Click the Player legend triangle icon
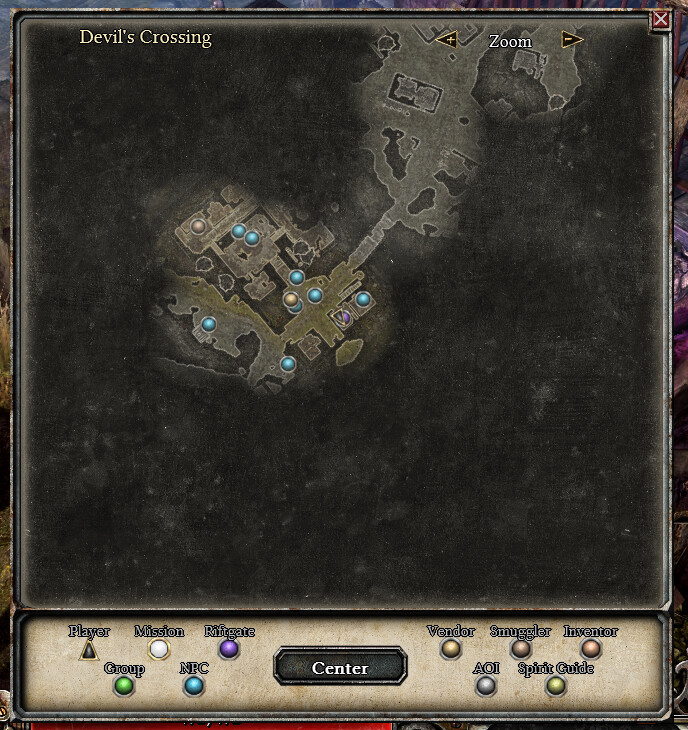Screen dimensions: 688x730 point(89,650)
